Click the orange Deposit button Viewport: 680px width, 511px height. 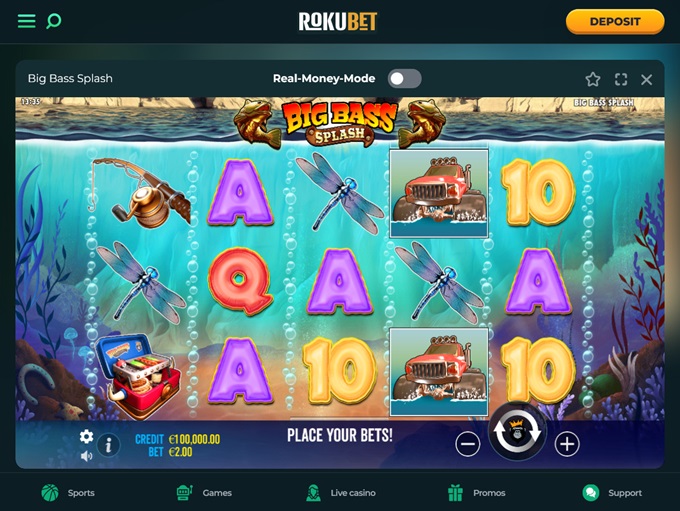coord(614,21)
